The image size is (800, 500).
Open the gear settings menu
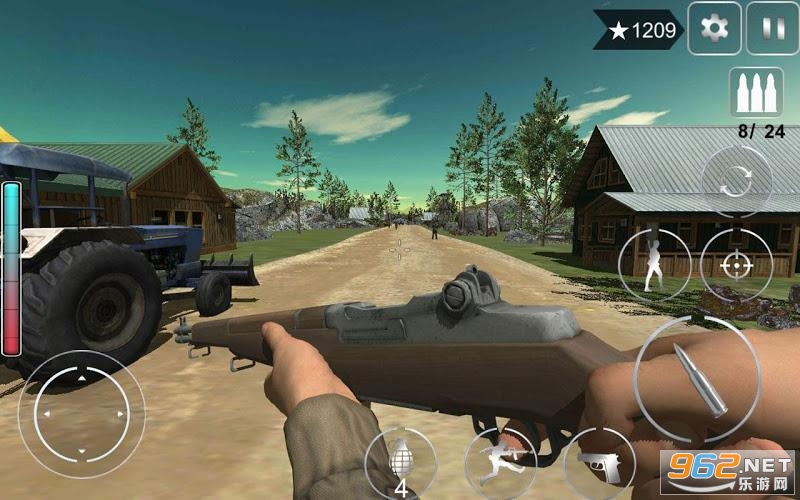click(714, 28)
